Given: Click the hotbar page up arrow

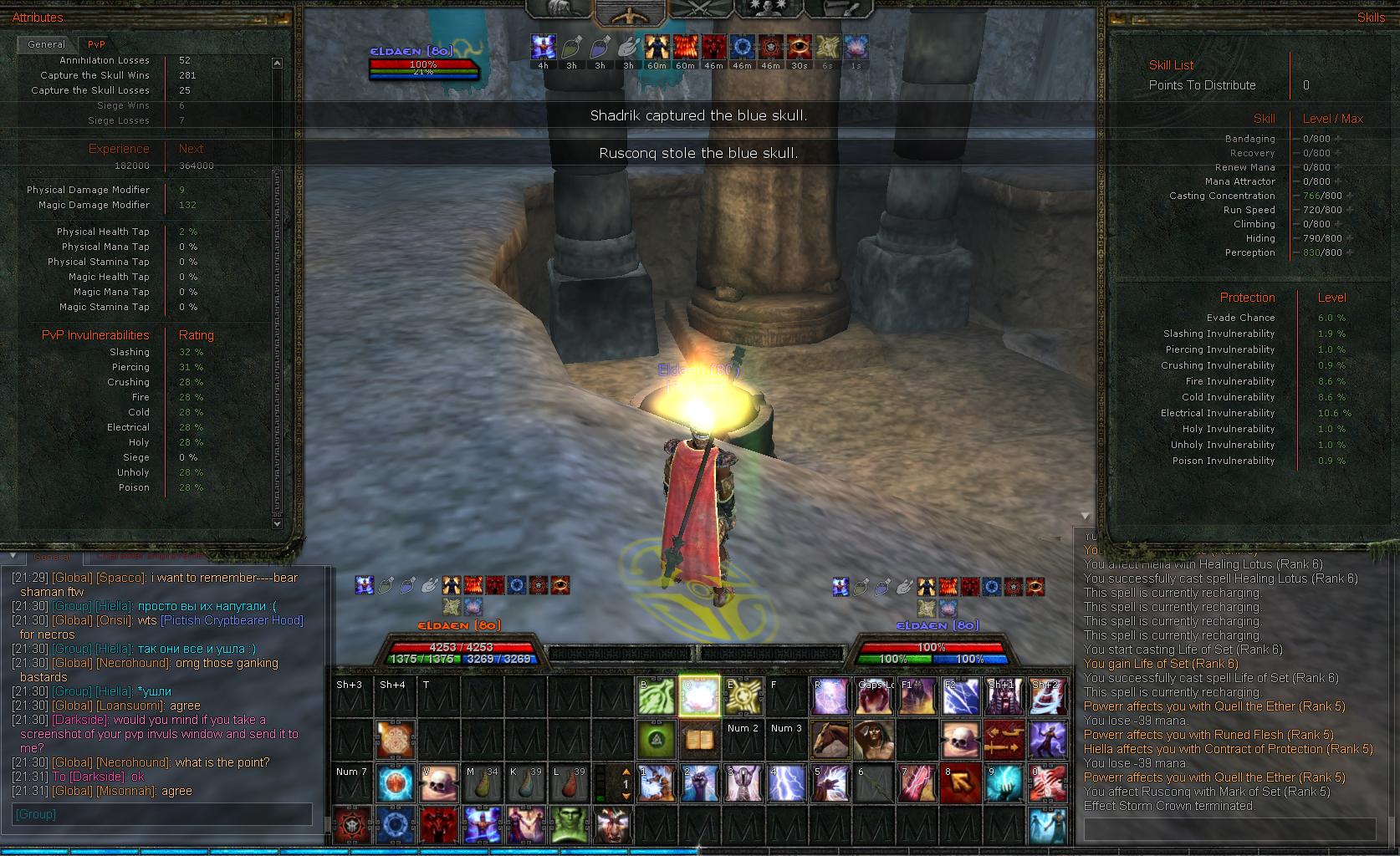Looking at the screenshot, I should tap(625, 772).
